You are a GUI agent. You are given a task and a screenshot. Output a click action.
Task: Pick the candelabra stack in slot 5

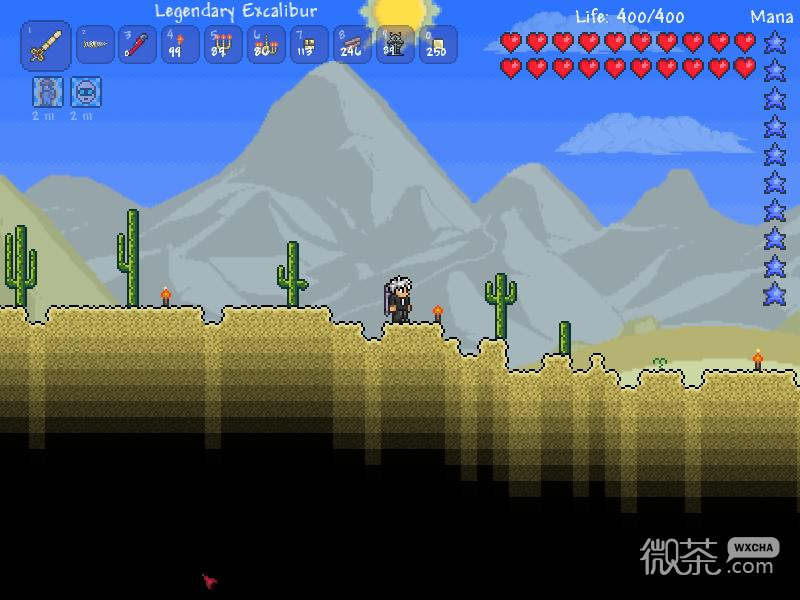223,45
